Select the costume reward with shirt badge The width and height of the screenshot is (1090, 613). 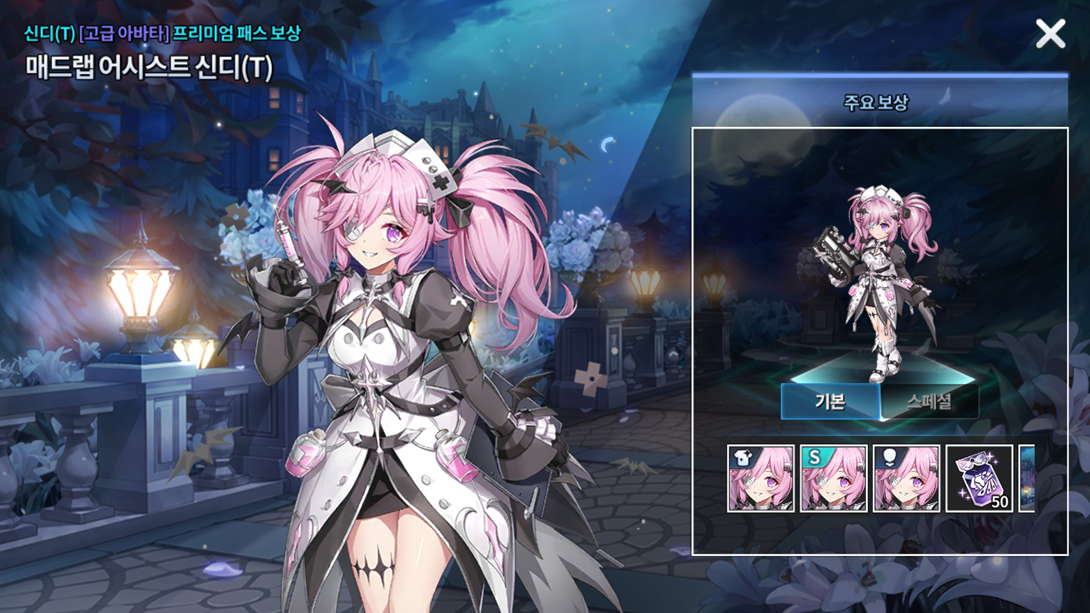tap(761, 479)
